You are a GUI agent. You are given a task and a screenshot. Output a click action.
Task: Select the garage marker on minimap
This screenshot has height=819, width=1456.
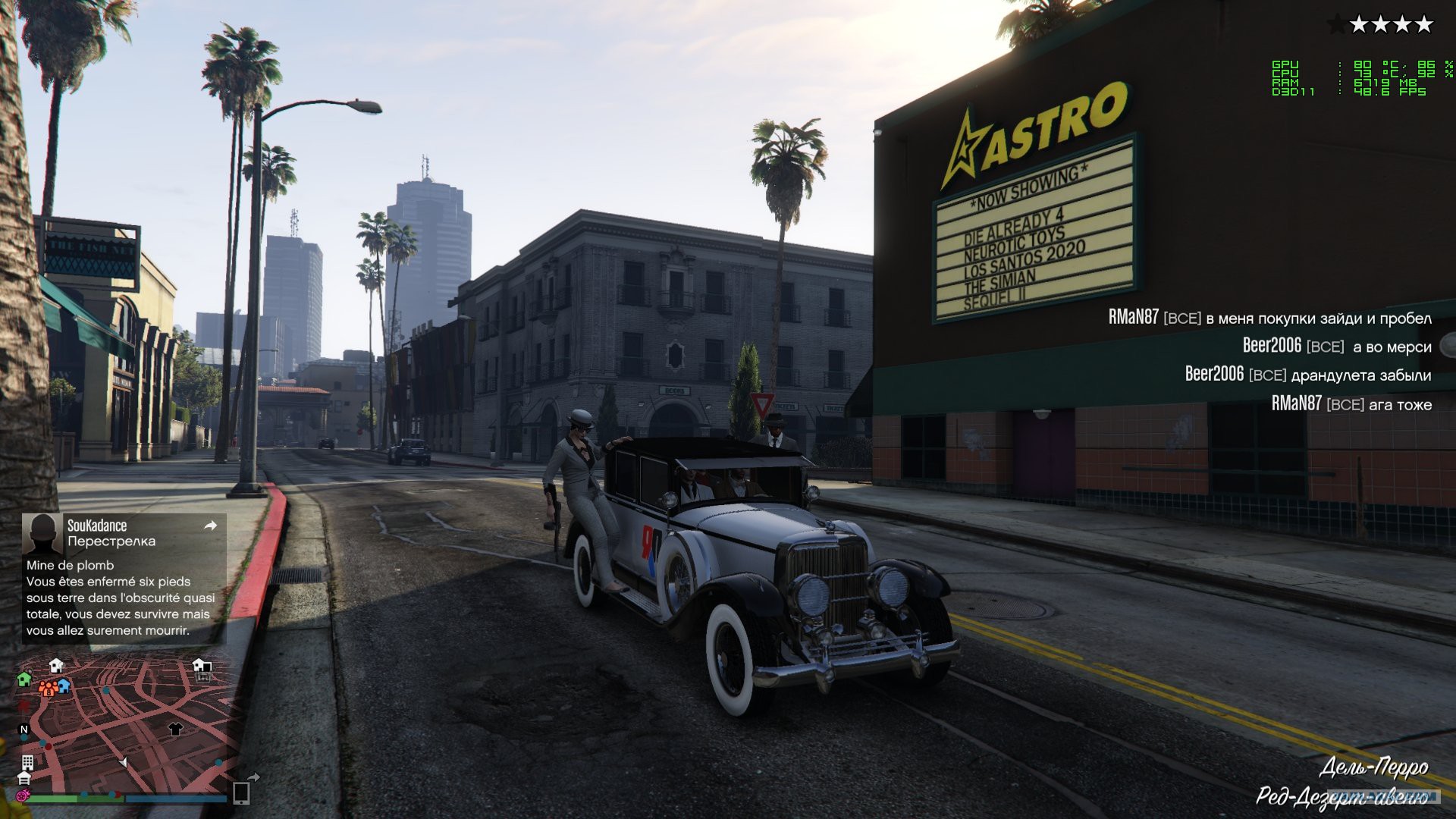(x=24, y=778)
